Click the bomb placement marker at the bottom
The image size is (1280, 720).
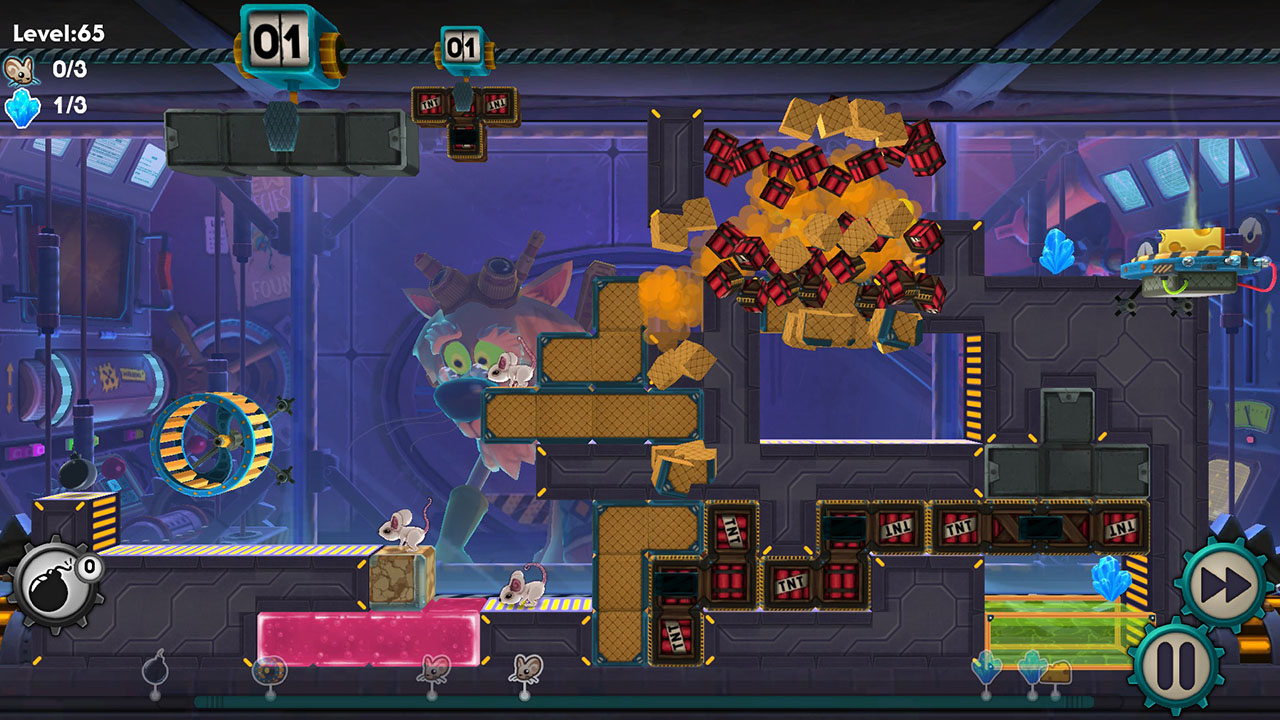[x=155, y=671]
